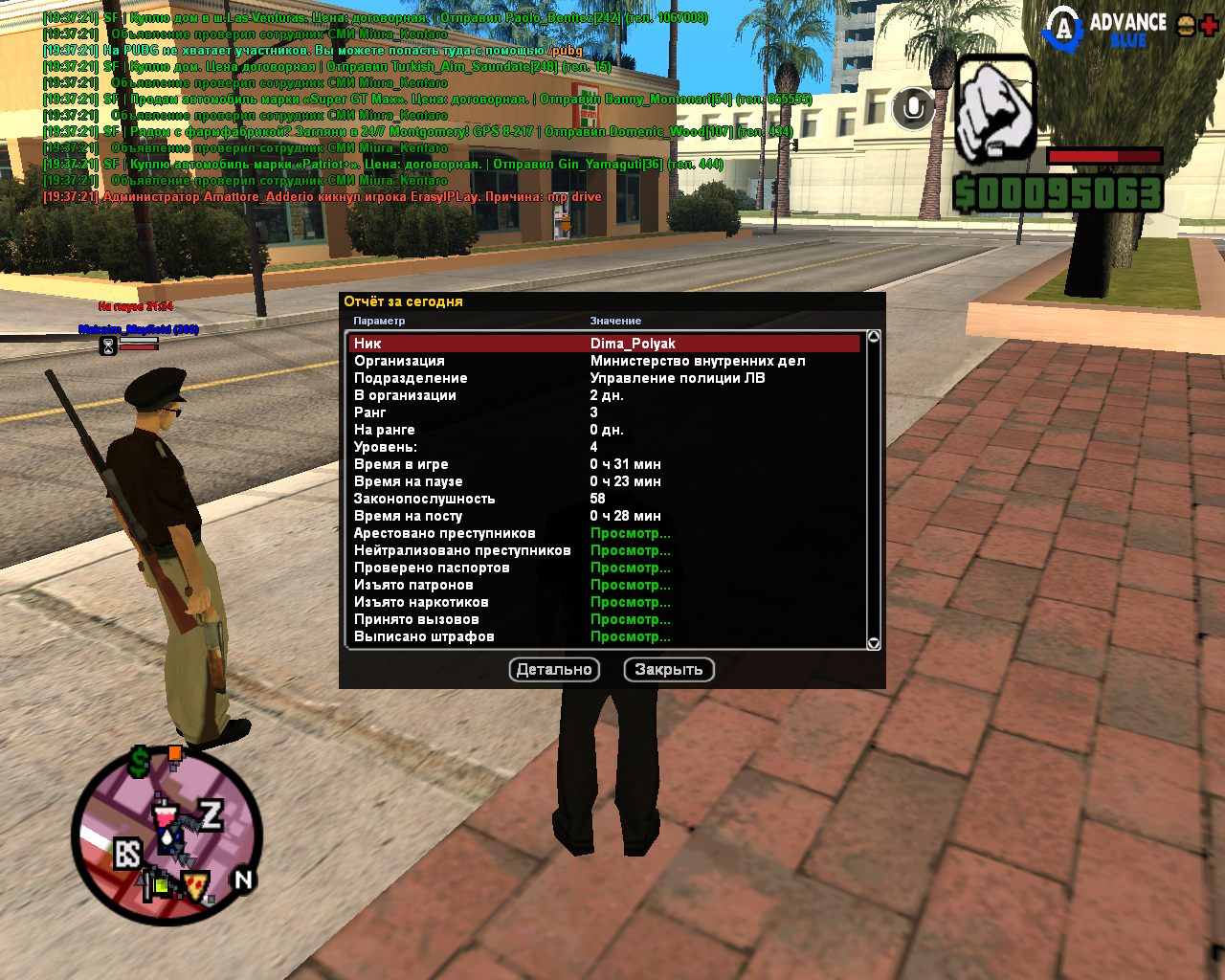
Task: Select the Ник row Dima_Polyak
Action: 605,344
